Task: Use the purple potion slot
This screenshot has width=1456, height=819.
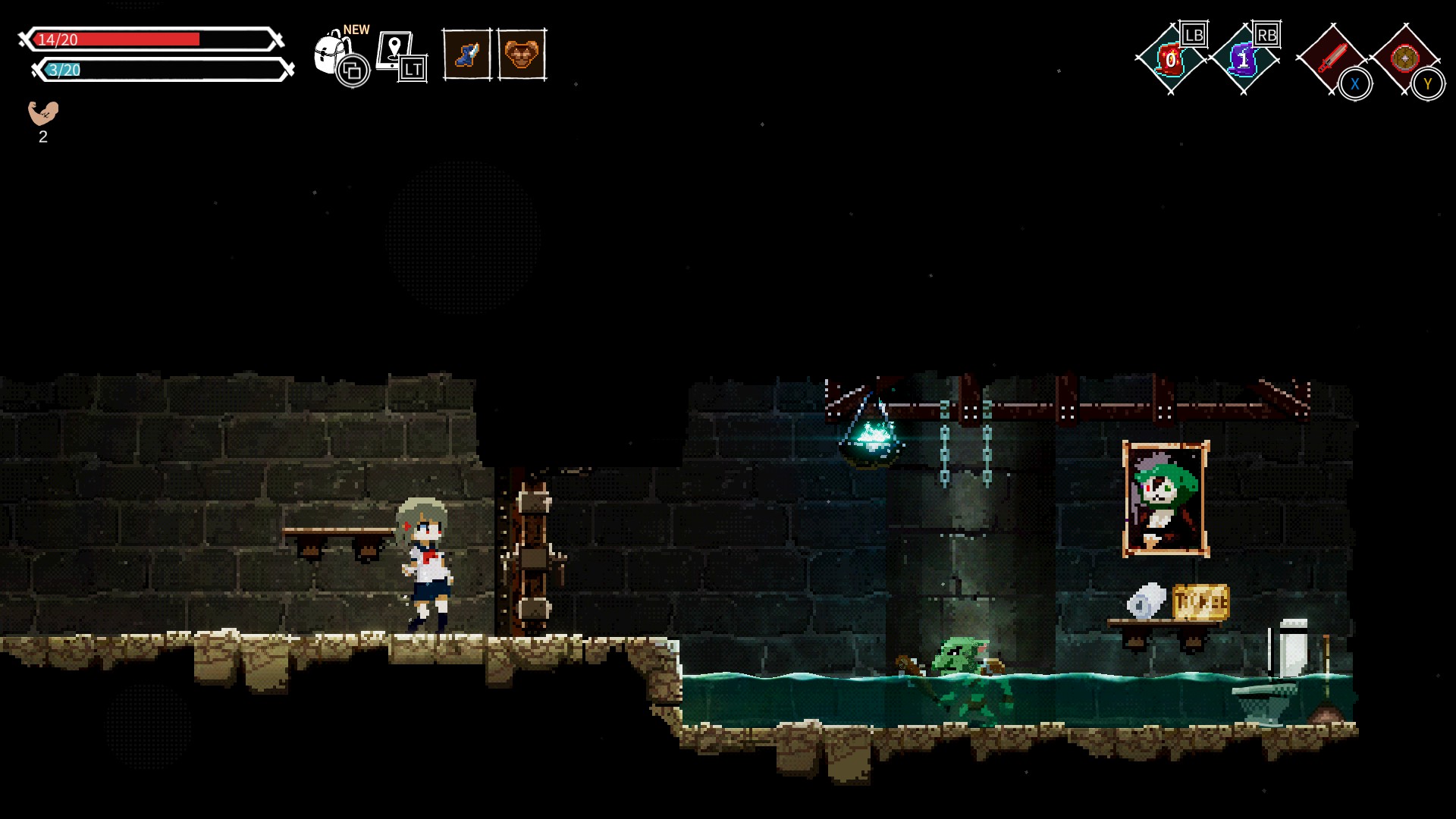Action: point(1243,59)
